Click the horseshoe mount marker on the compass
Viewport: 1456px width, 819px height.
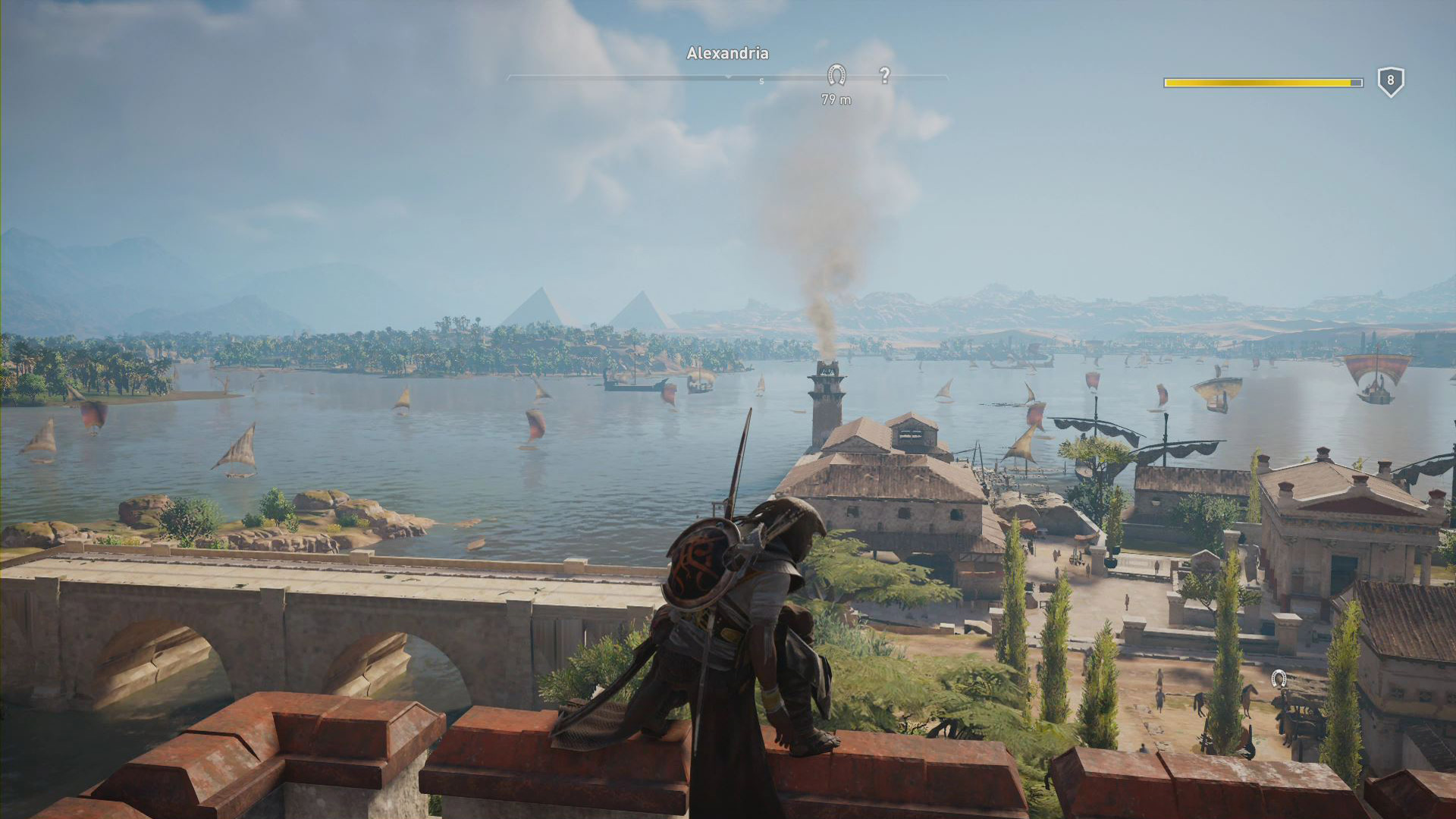(836, 74)
